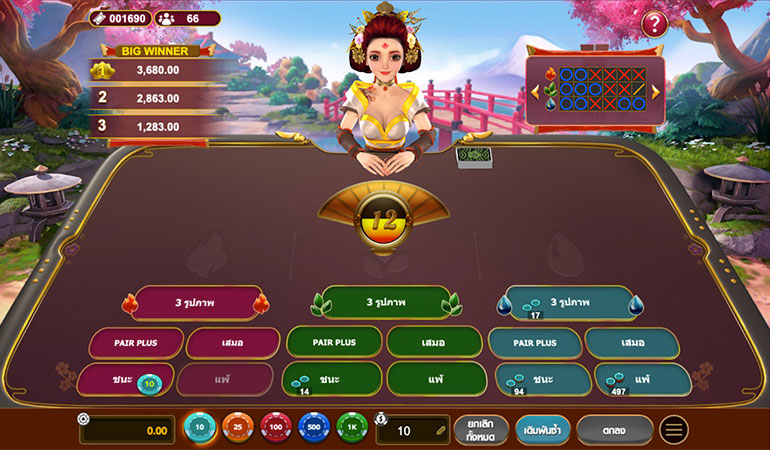Image resolution: width=770 pixels, height=450 pixels.
Task: Select the 10 value chip
Action: point(201,429)
